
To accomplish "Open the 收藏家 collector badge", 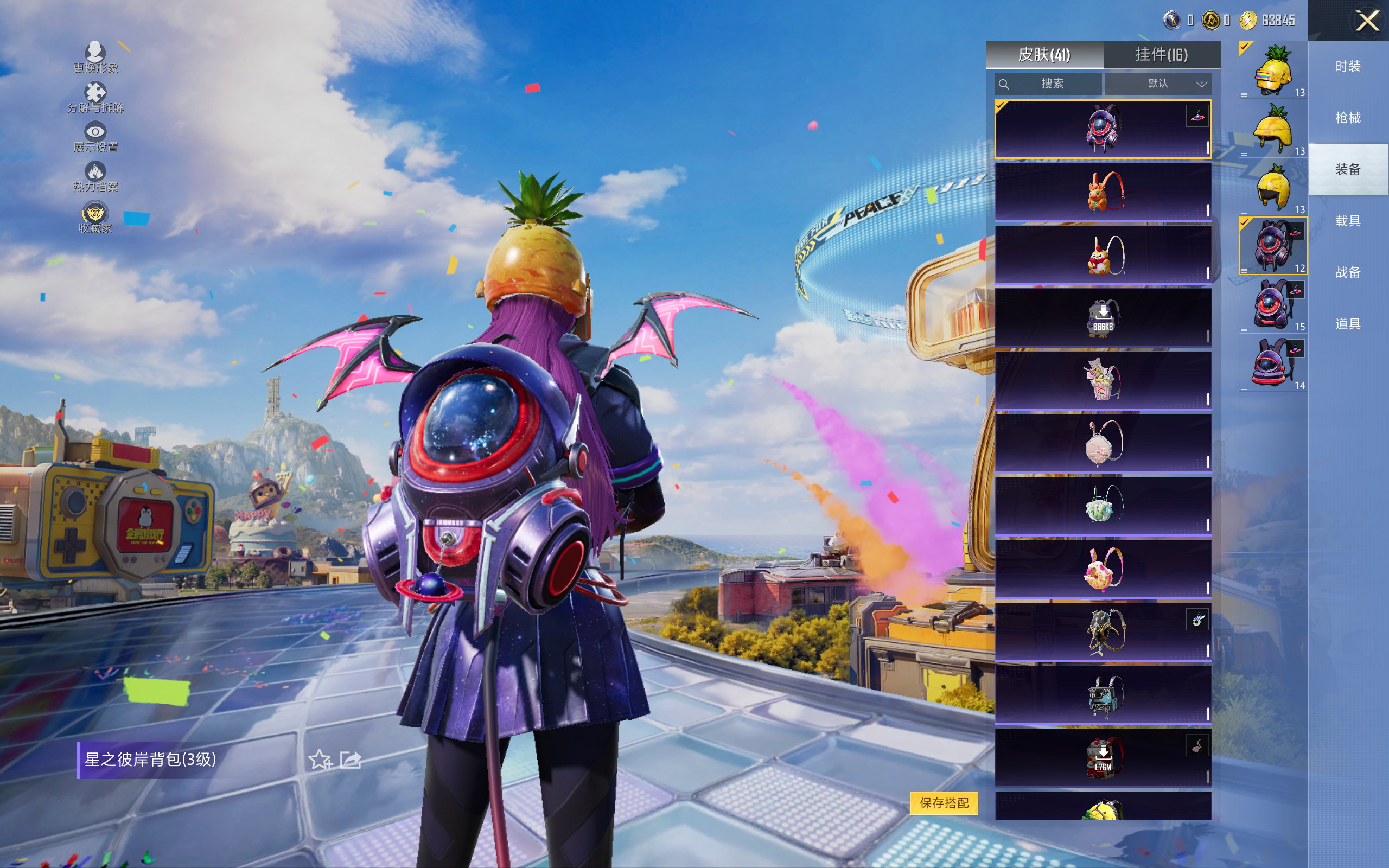I will pos(95,218).
